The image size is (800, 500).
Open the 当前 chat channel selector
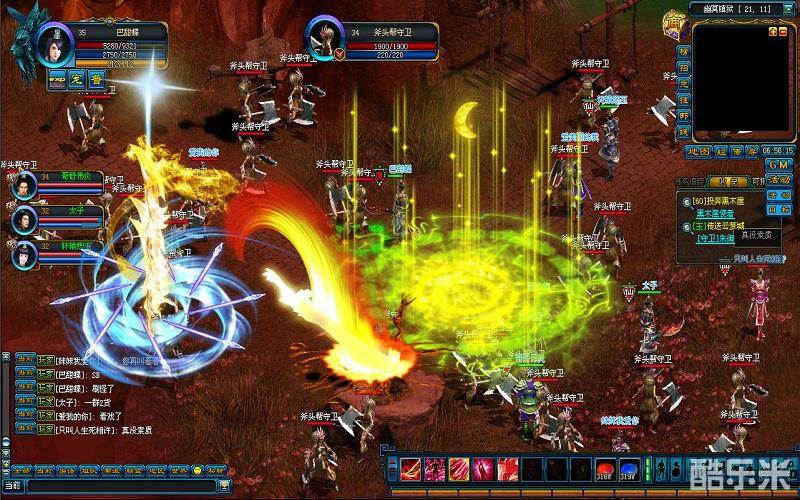[x=14, y=485]
